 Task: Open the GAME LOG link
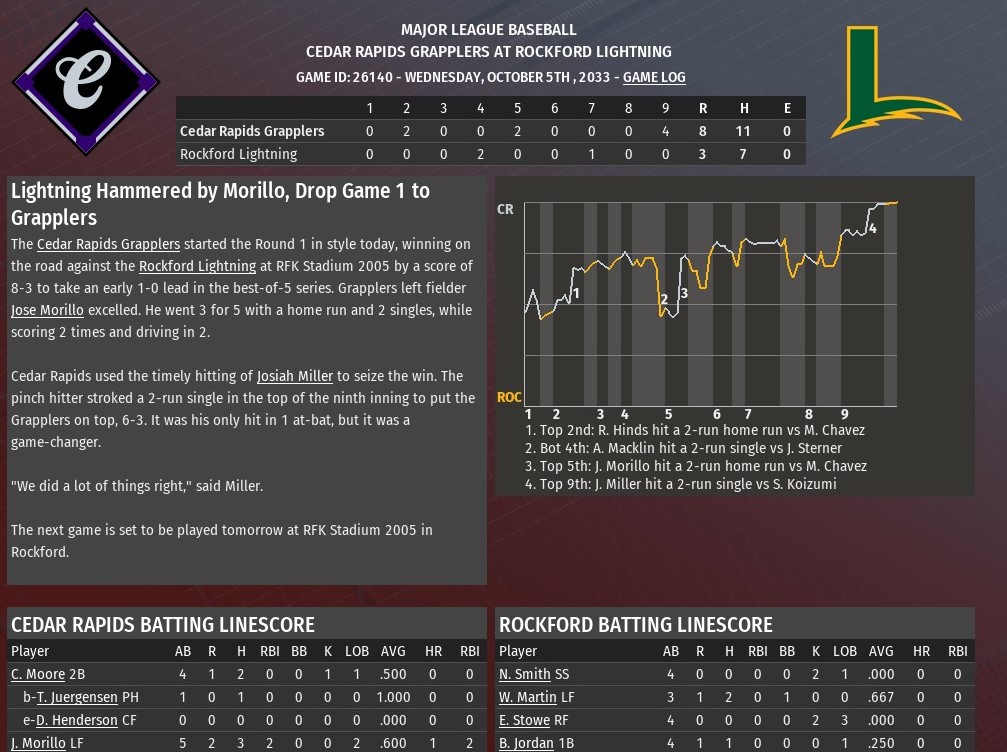(654, 77)
